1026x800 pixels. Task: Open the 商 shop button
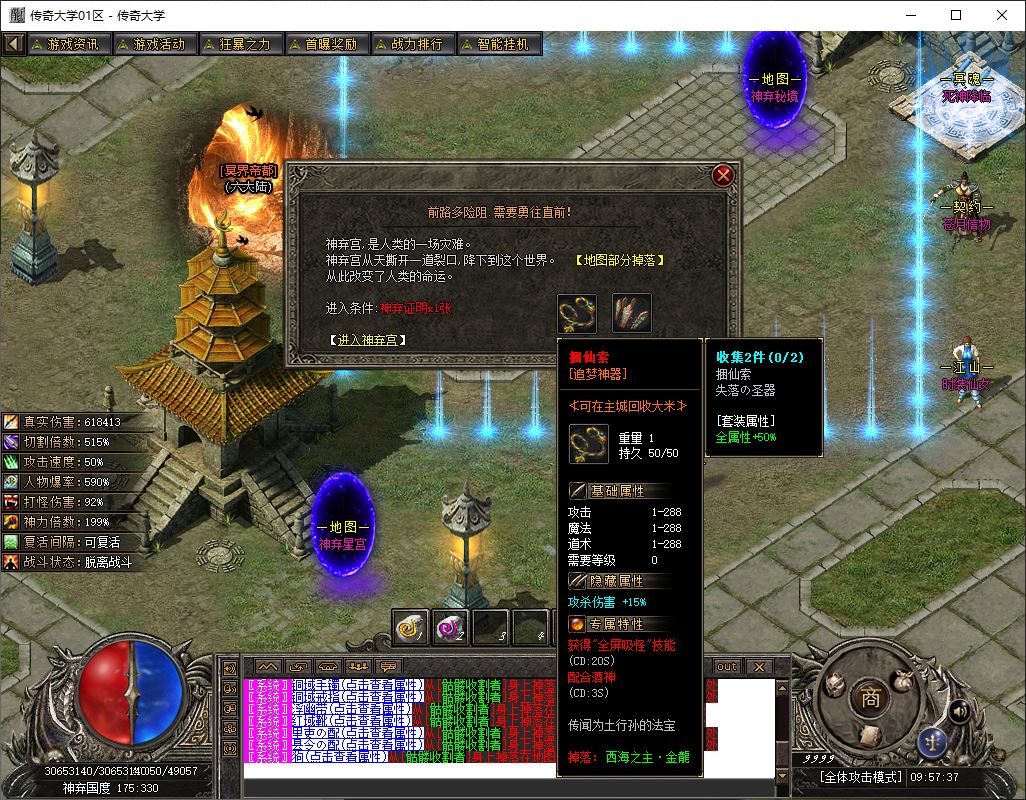tap(870, 698)
